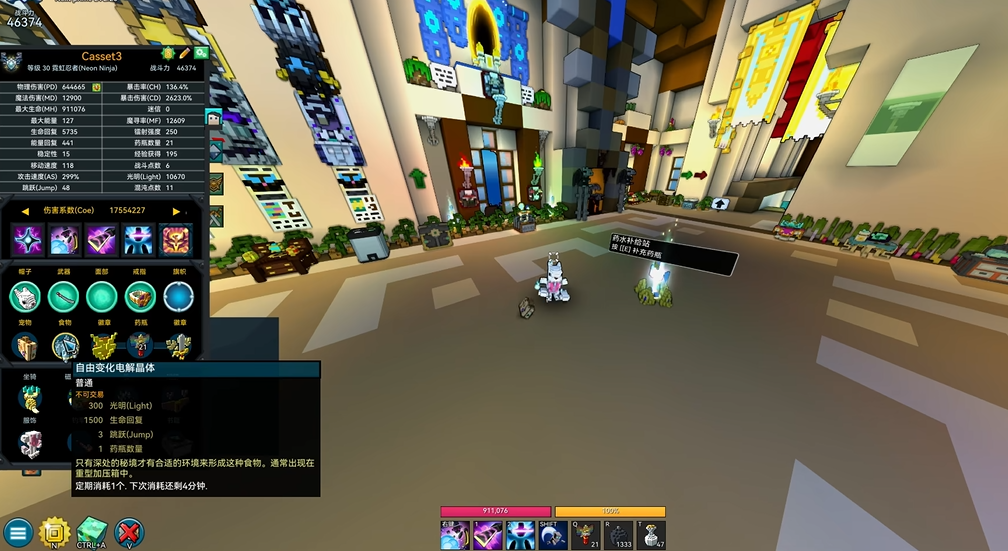Activate the crescent moon SHIFT dodge ability

(553, 535)
